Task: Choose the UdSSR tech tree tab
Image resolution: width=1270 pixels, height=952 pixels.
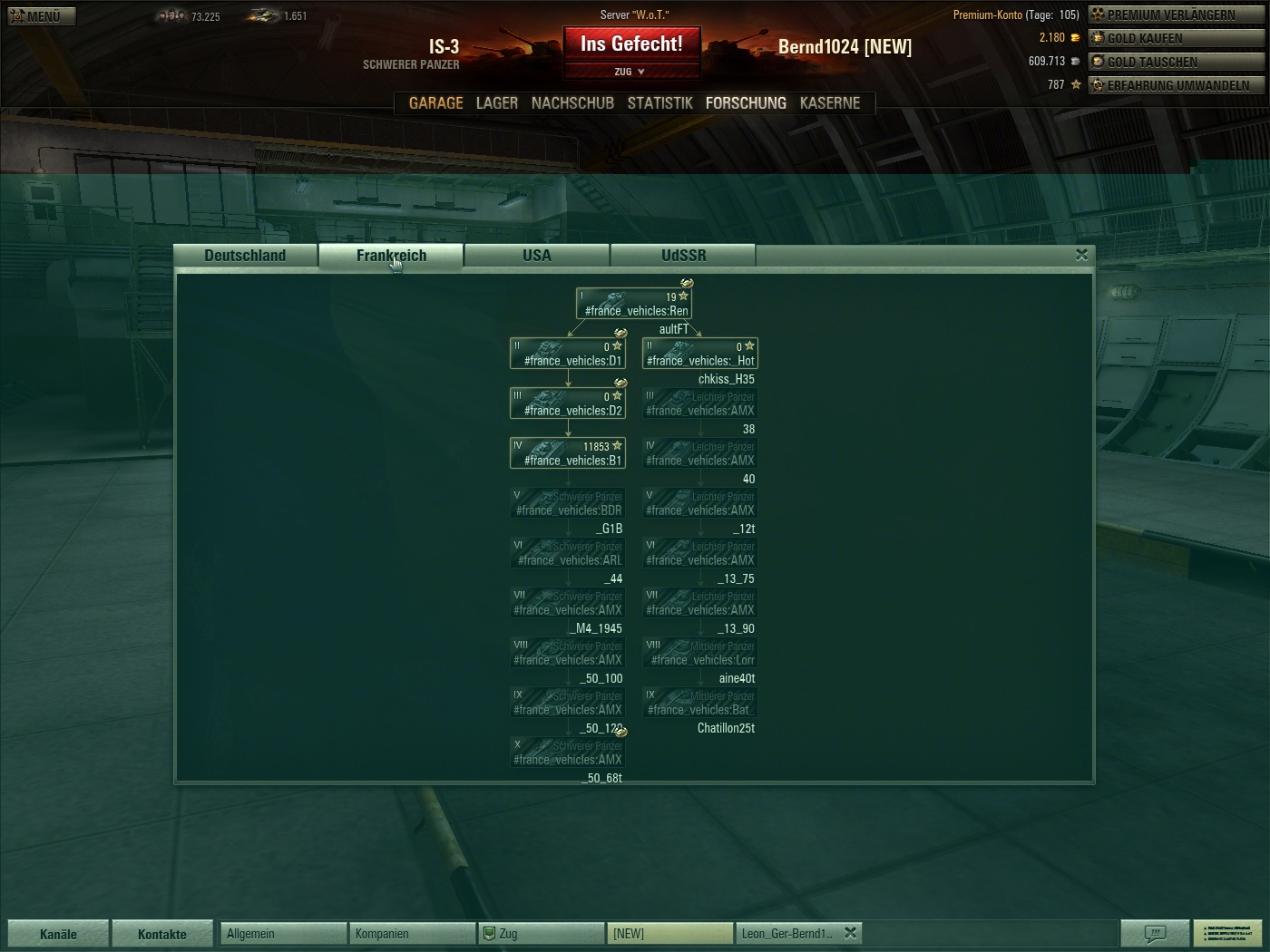Action: click(x=683, y=256)
